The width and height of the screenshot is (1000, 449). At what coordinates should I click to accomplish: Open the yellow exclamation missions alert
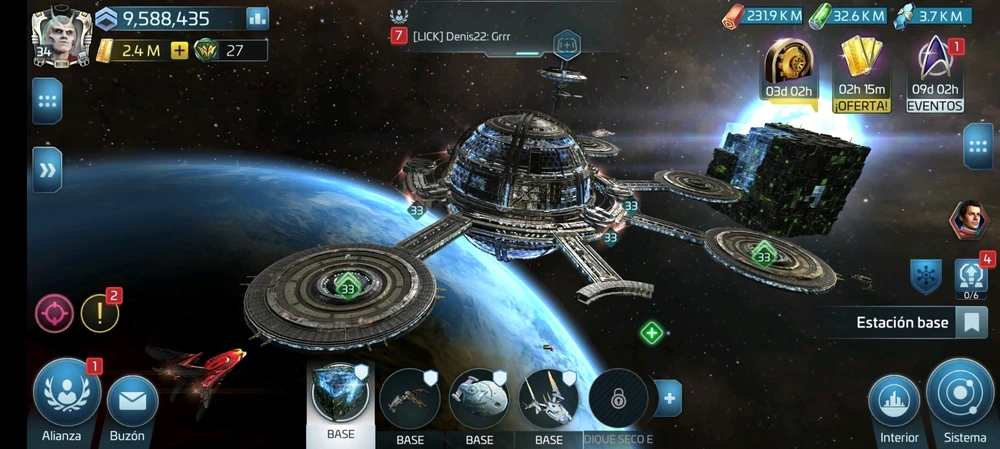coord(99,313)
